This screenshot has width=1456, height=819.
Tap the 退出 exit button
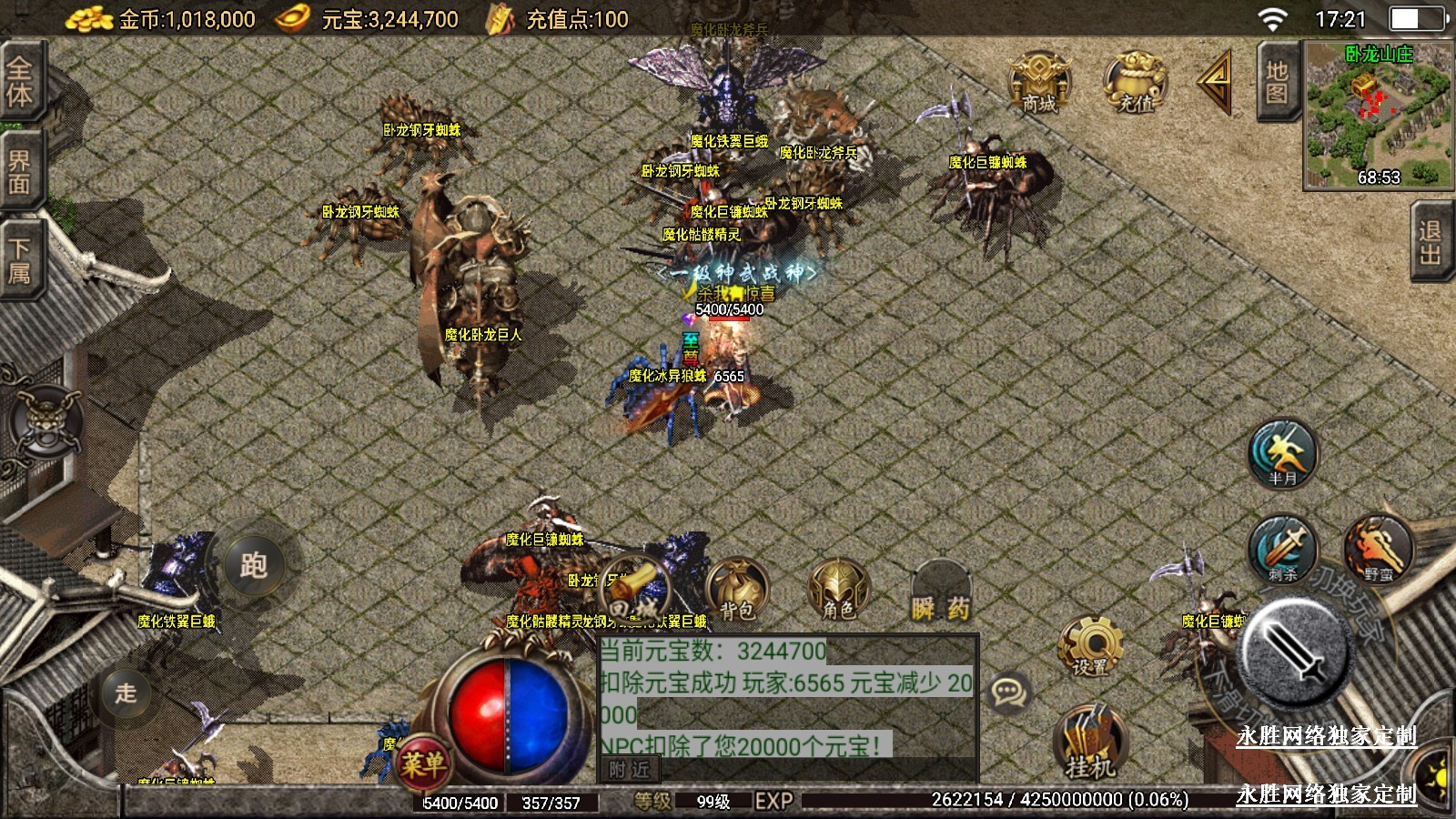pyautogui.click(x=1431, y=242)
